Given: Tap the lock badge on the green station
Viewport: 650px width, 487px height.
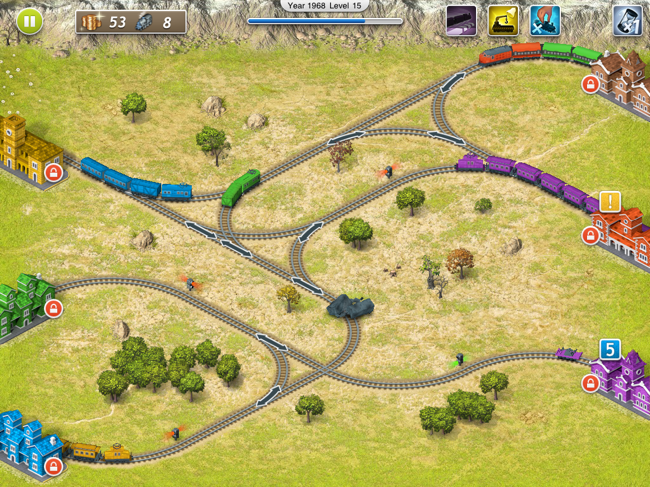Looking at the screenshot, I should point(54,309).
